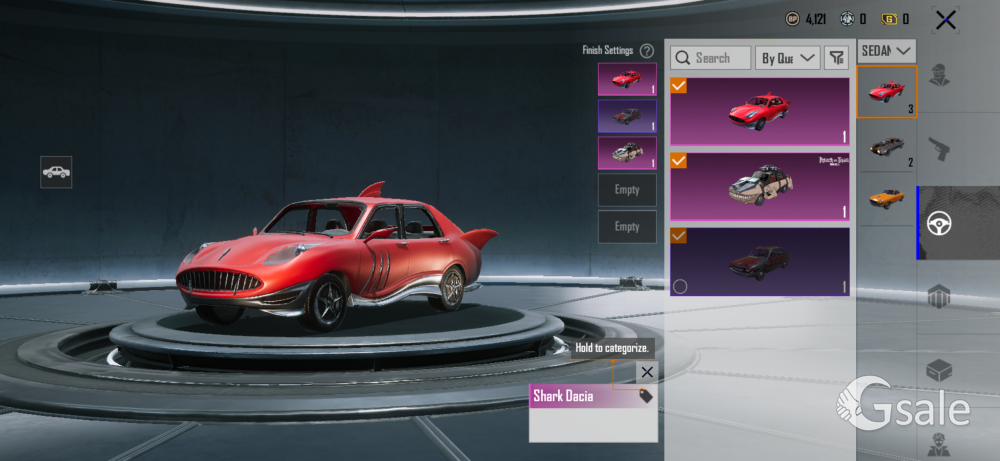
Task: Type in the finish Search field
Action: [x=711, y=58]
